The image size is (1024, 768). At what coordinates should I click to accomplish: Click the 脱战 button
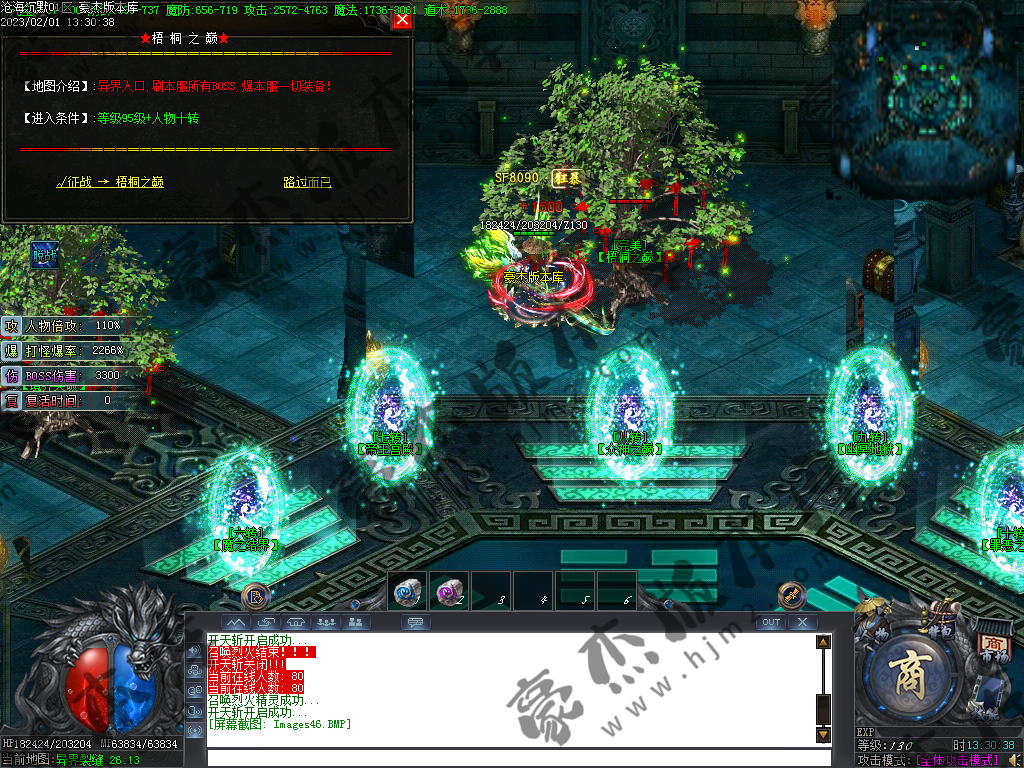click(44, 255)
